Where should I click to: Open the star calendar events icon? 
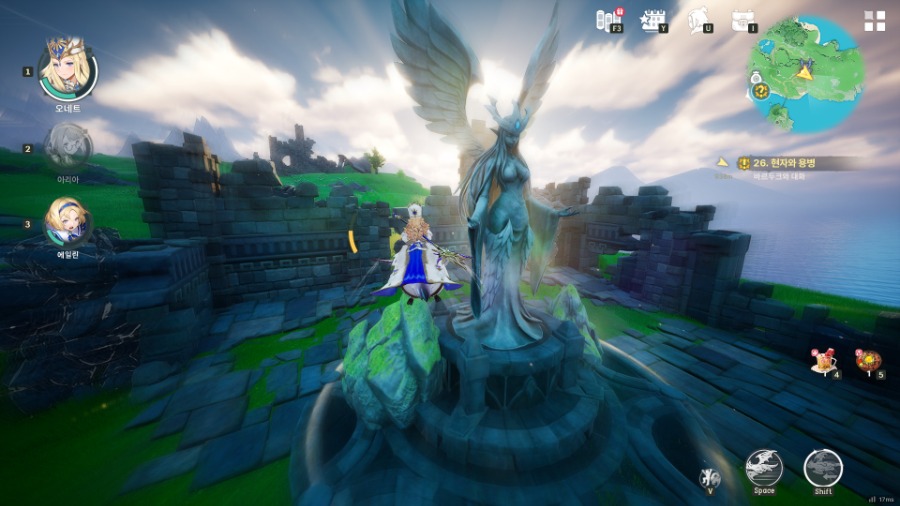click(x=653, y=19)
